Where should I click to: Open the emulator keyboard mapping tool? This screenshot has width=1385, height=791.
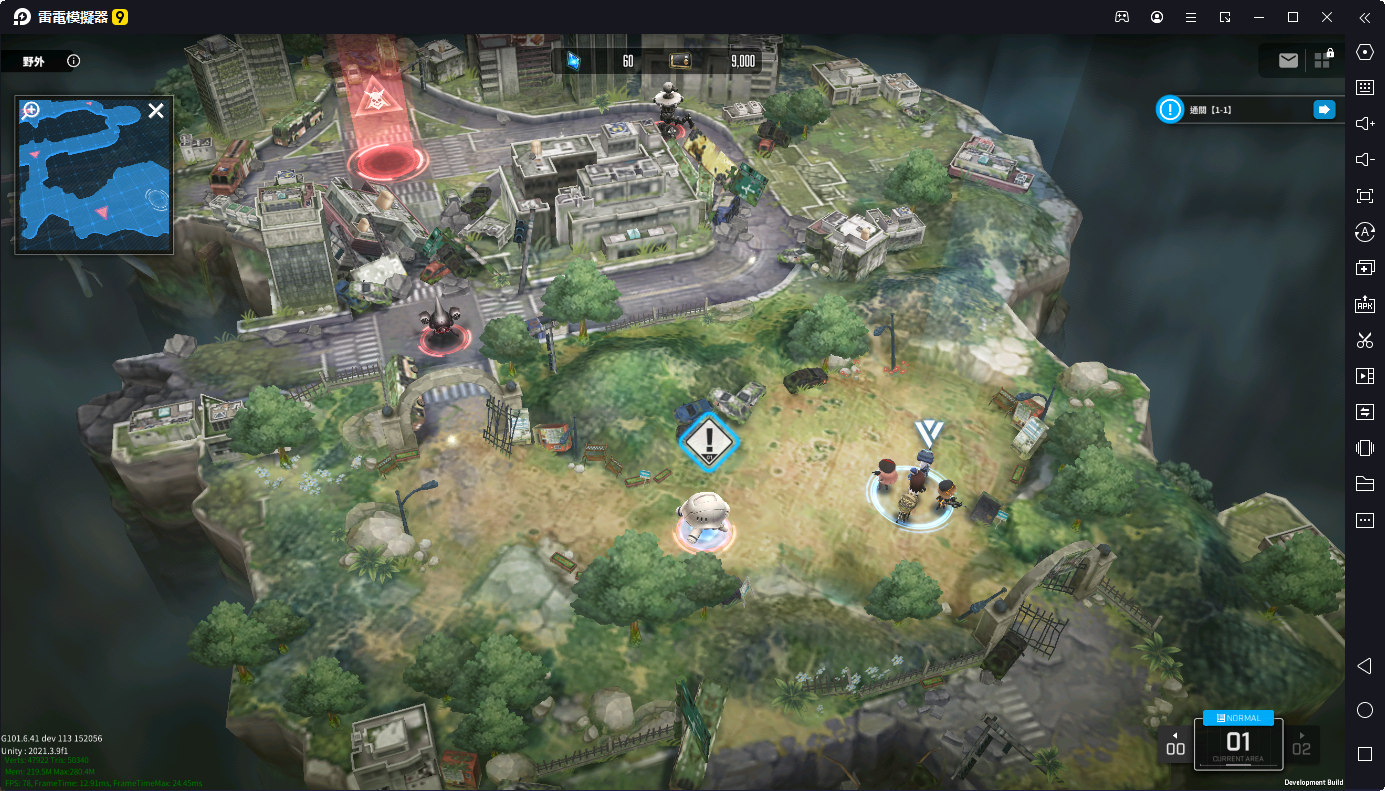1364,88
